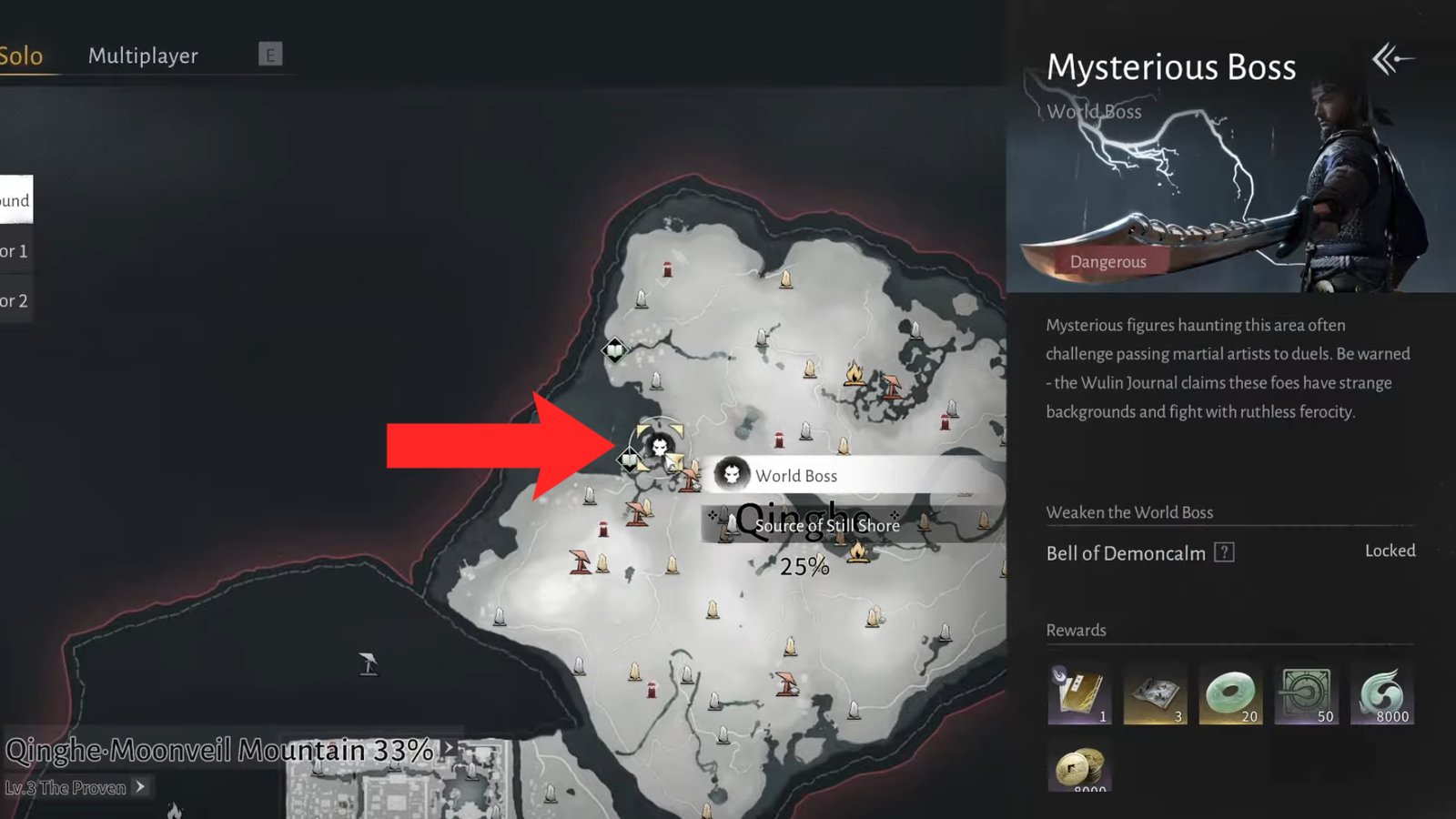Image resolution: width=1456 pixels, height=819 pixels.
Task: Click the jade ring reward showing 20
Action: [1232, 693]
